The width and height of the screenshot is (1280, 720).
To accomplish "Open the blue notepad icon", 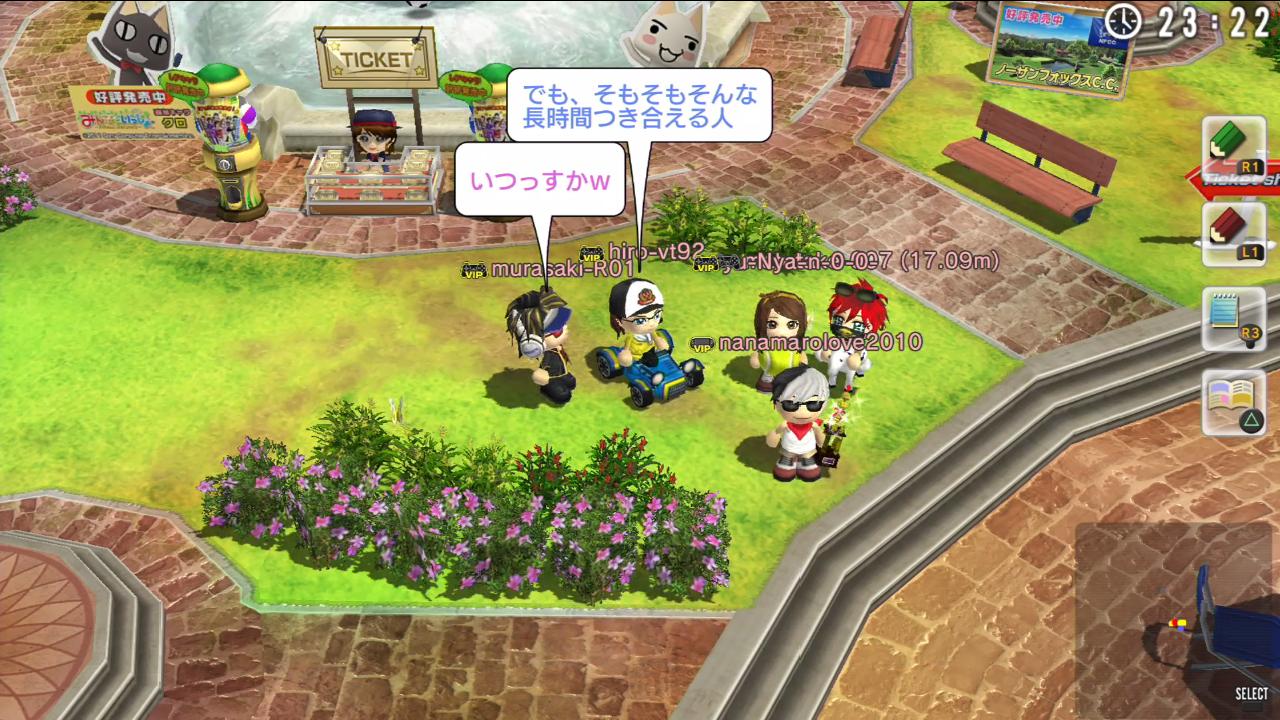I will tap(1233, 318).
